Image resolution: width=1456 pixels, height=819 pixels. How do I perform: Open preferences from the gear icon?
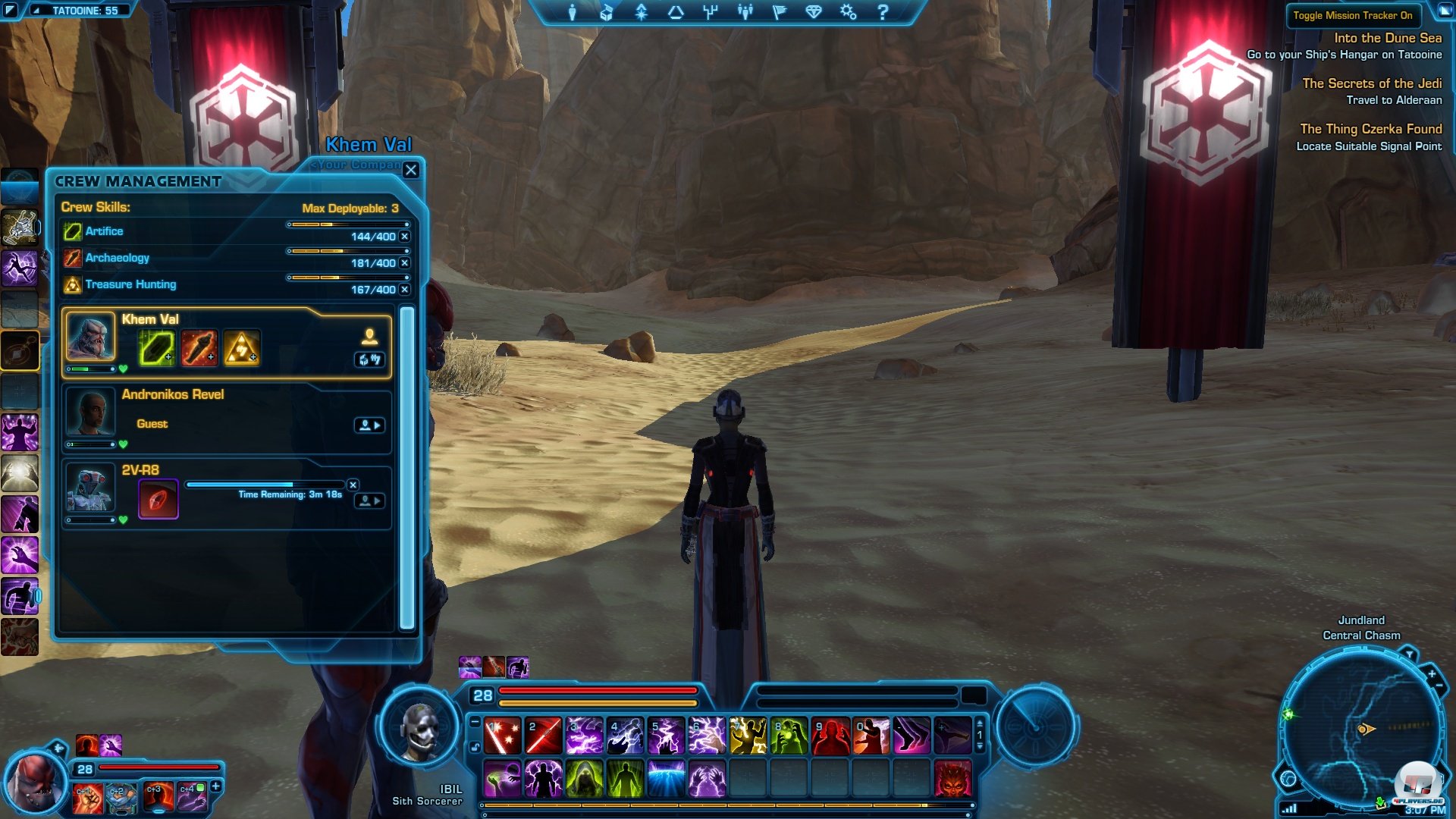[848, 12]
